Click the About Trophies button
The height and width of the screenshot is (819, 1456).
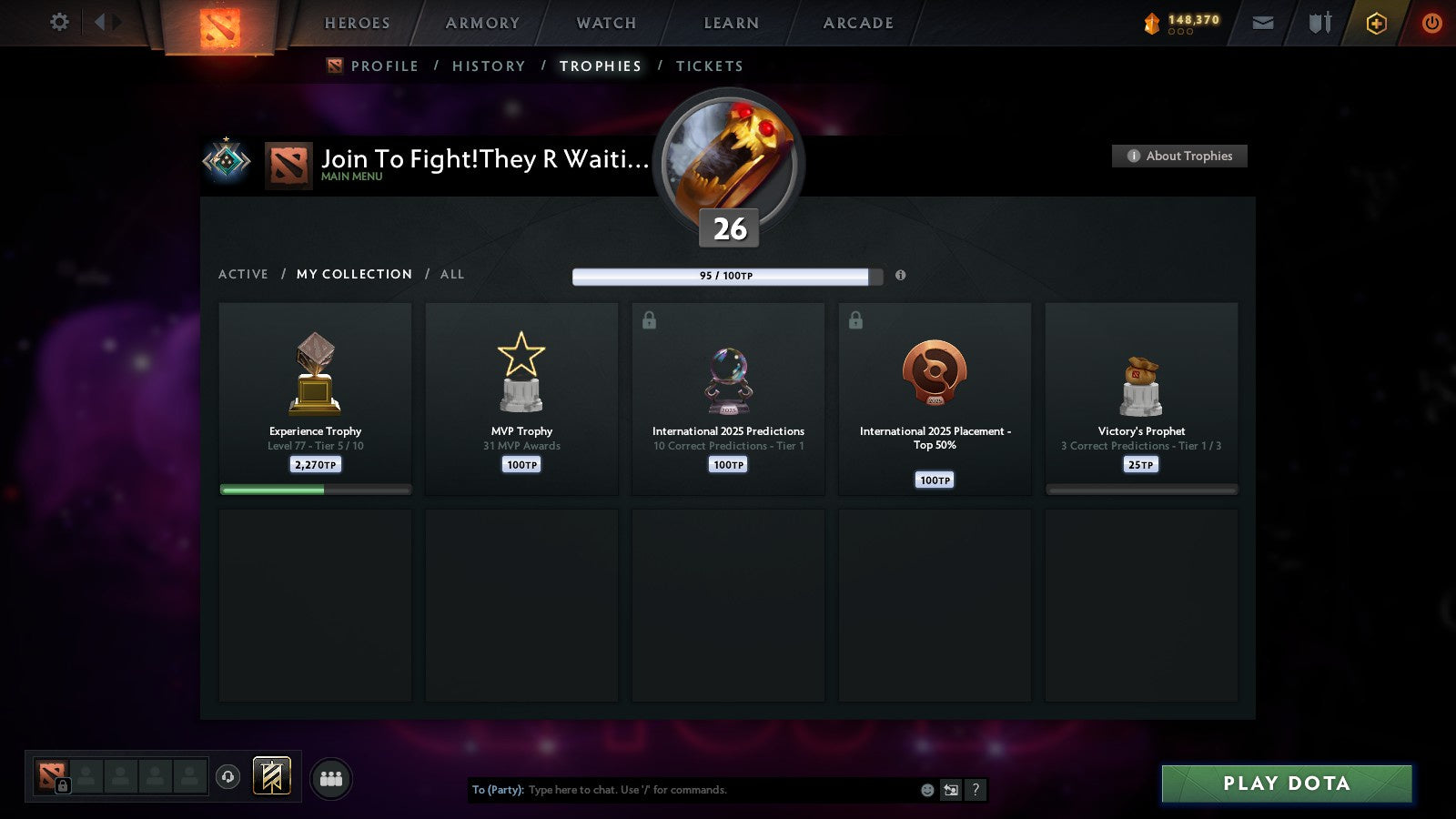[x=1179, y=156]
